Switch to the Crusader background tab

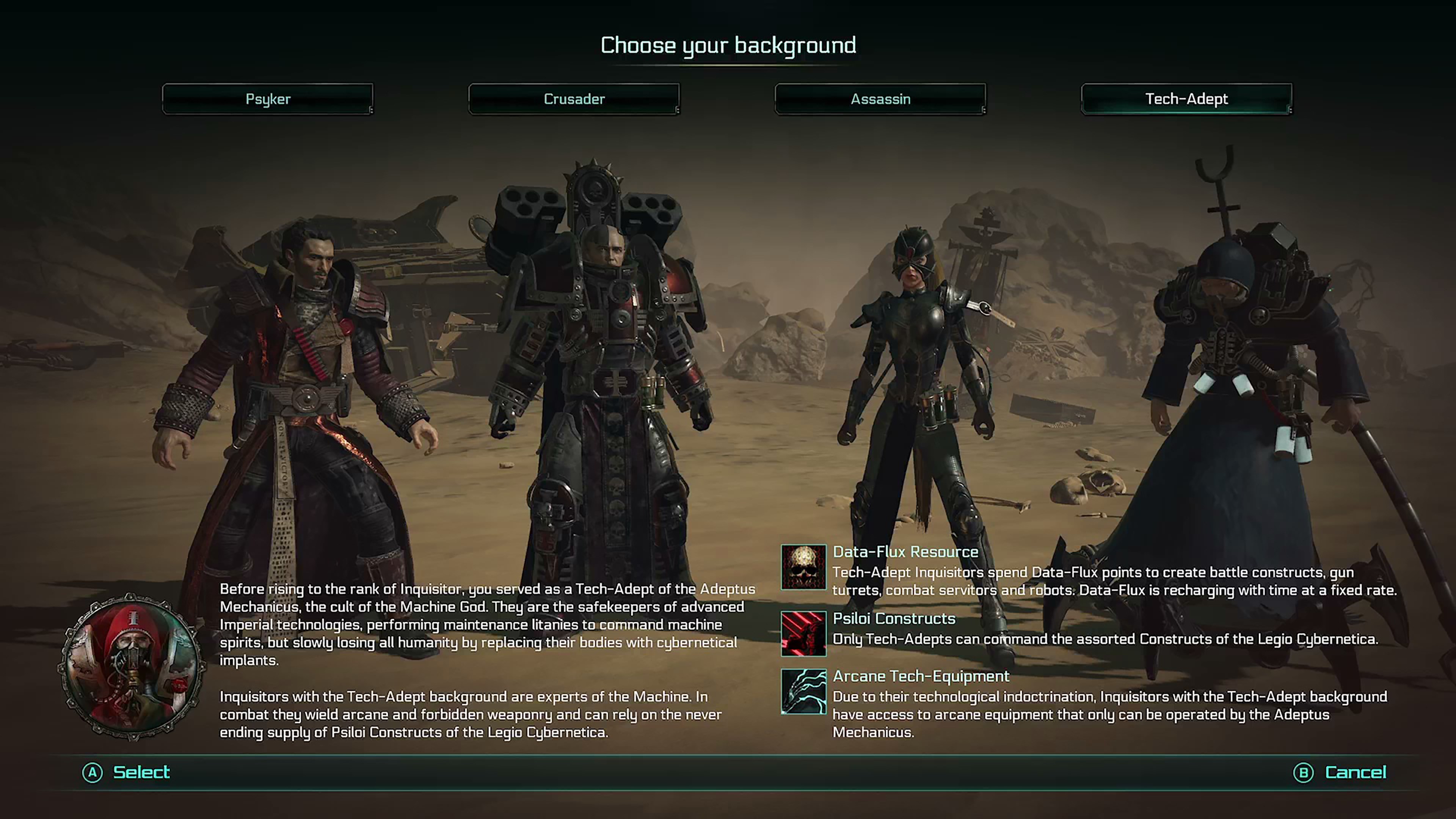click(x=574, y=99)
